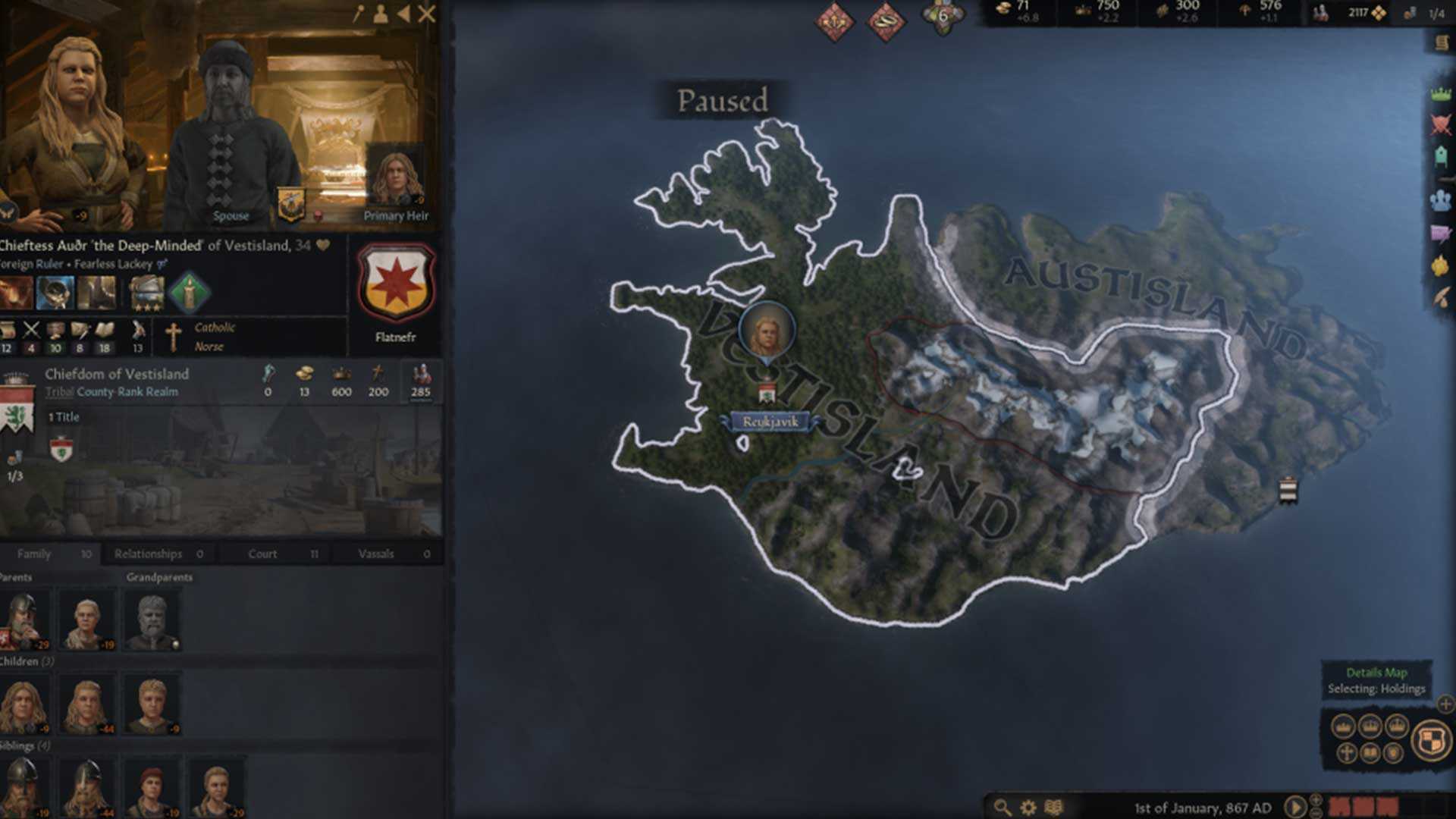The height and width of the screenshot is (819, 1456).
Task: Open the crossed-swords military menu
Action: click(x=1440, y=124)
